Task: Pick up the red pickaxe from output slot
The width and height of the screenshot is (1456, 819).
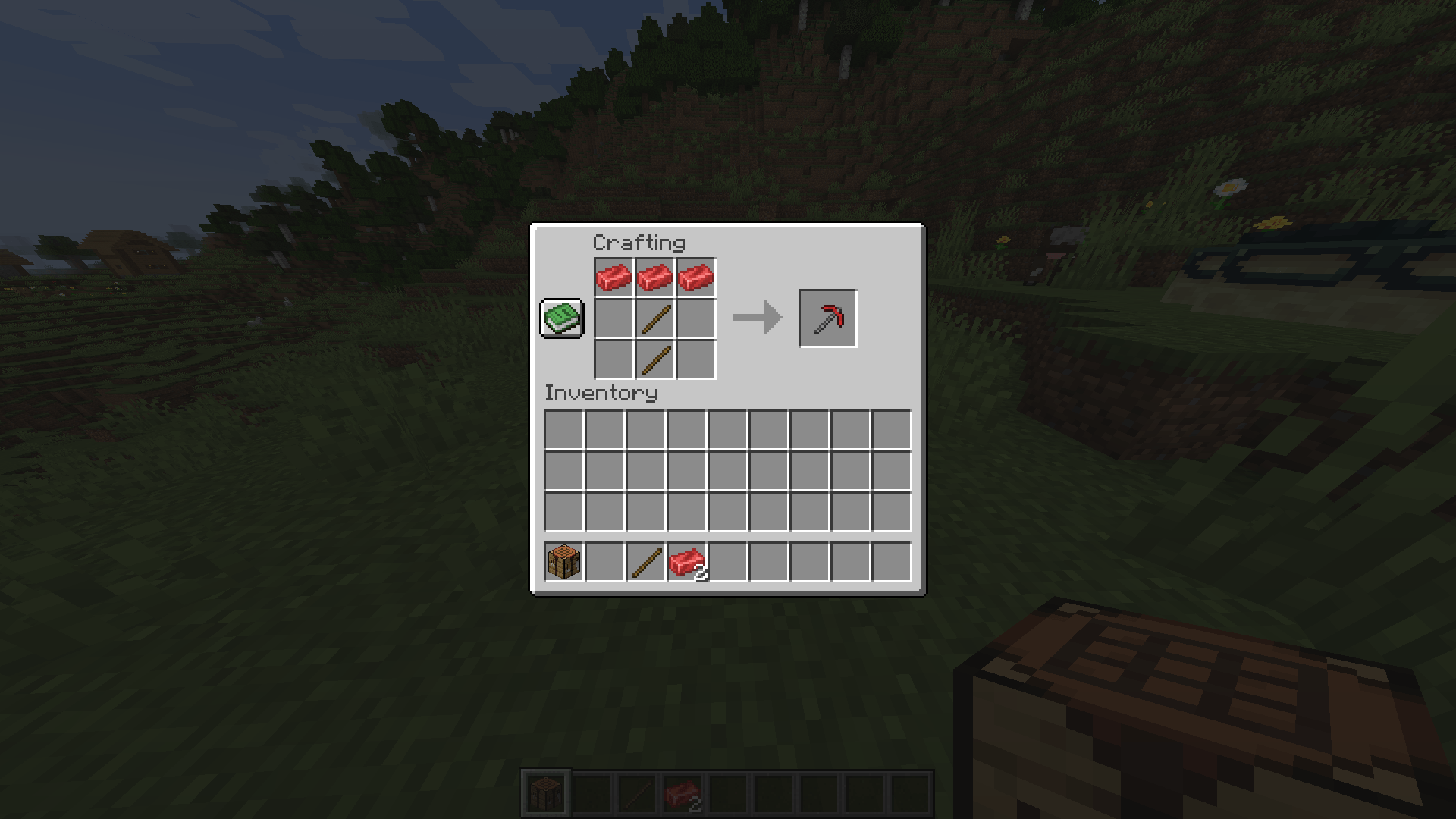Action: 828,318
